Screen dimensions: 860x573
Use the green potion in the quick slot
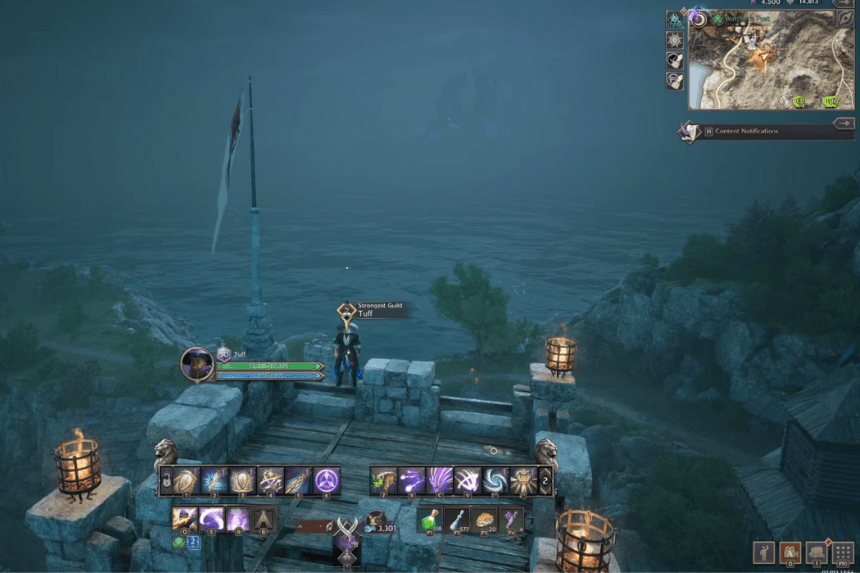point(430,519)
